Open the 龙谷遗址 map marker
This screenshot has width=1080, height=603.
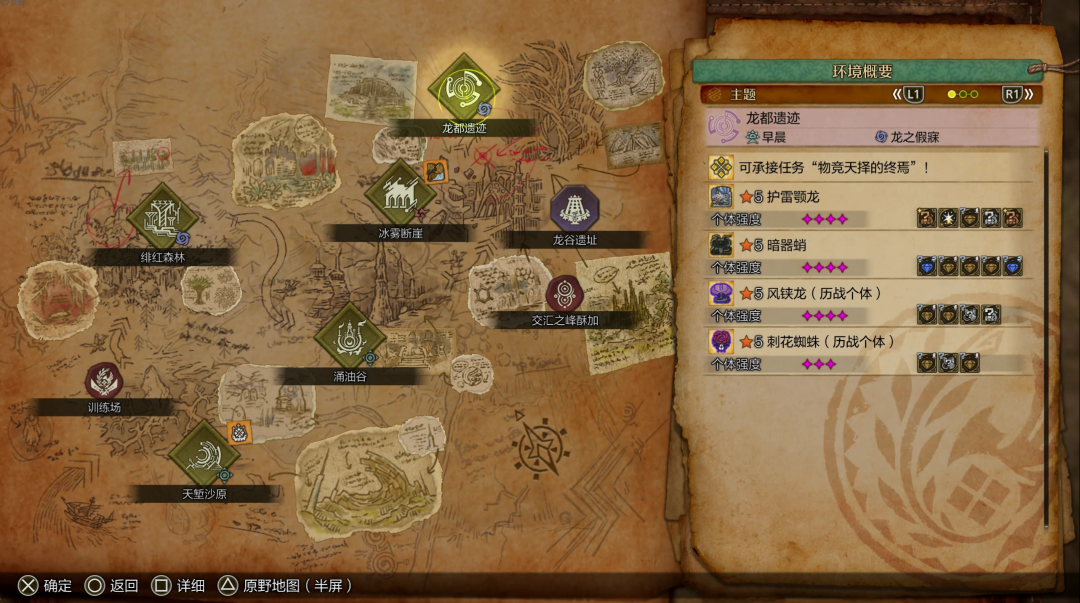pyautogui.click(x=574, y=209)
